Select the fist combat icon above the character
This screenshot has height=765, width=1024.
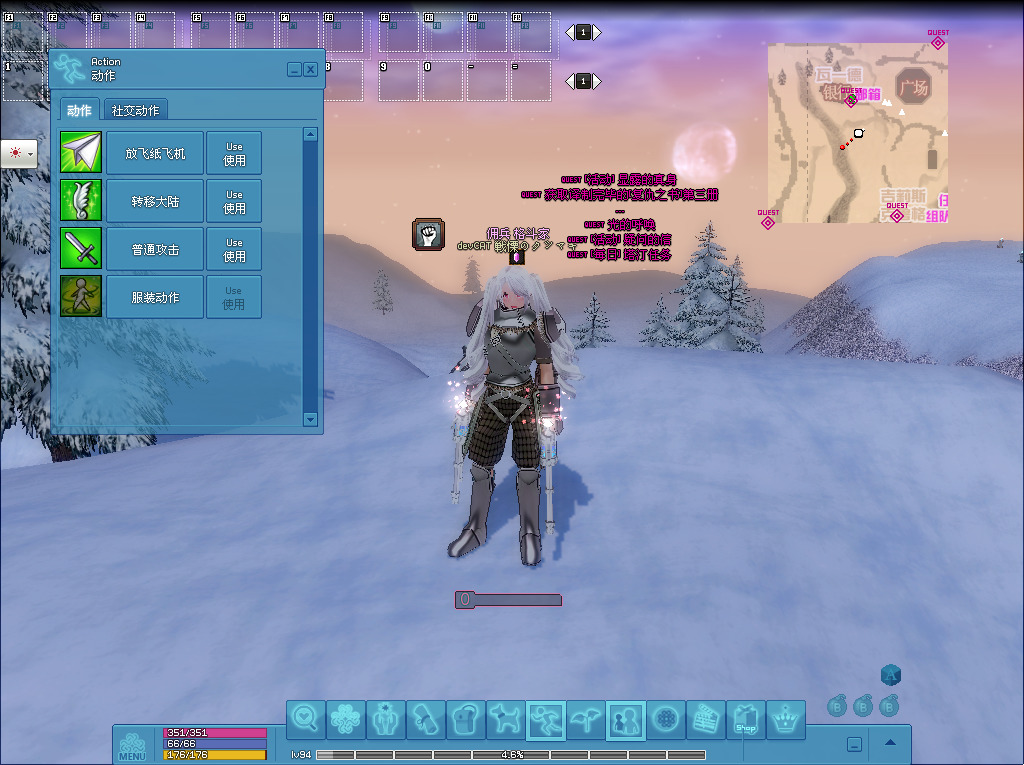(428, 234)
